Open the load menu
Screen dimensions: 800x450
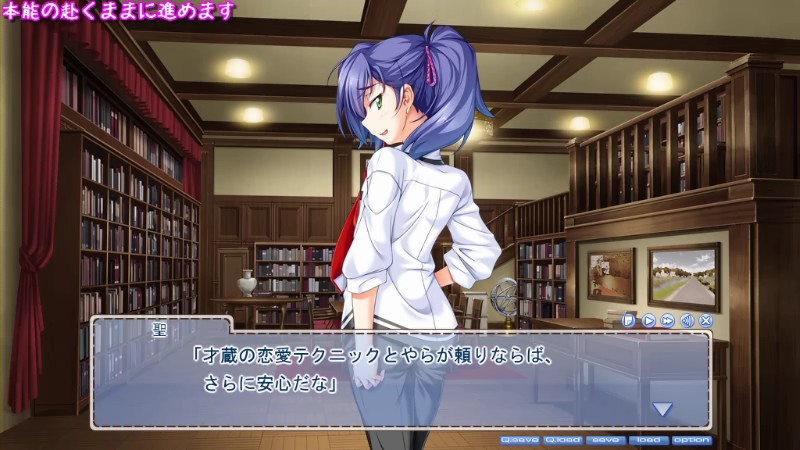click(648, 439)
